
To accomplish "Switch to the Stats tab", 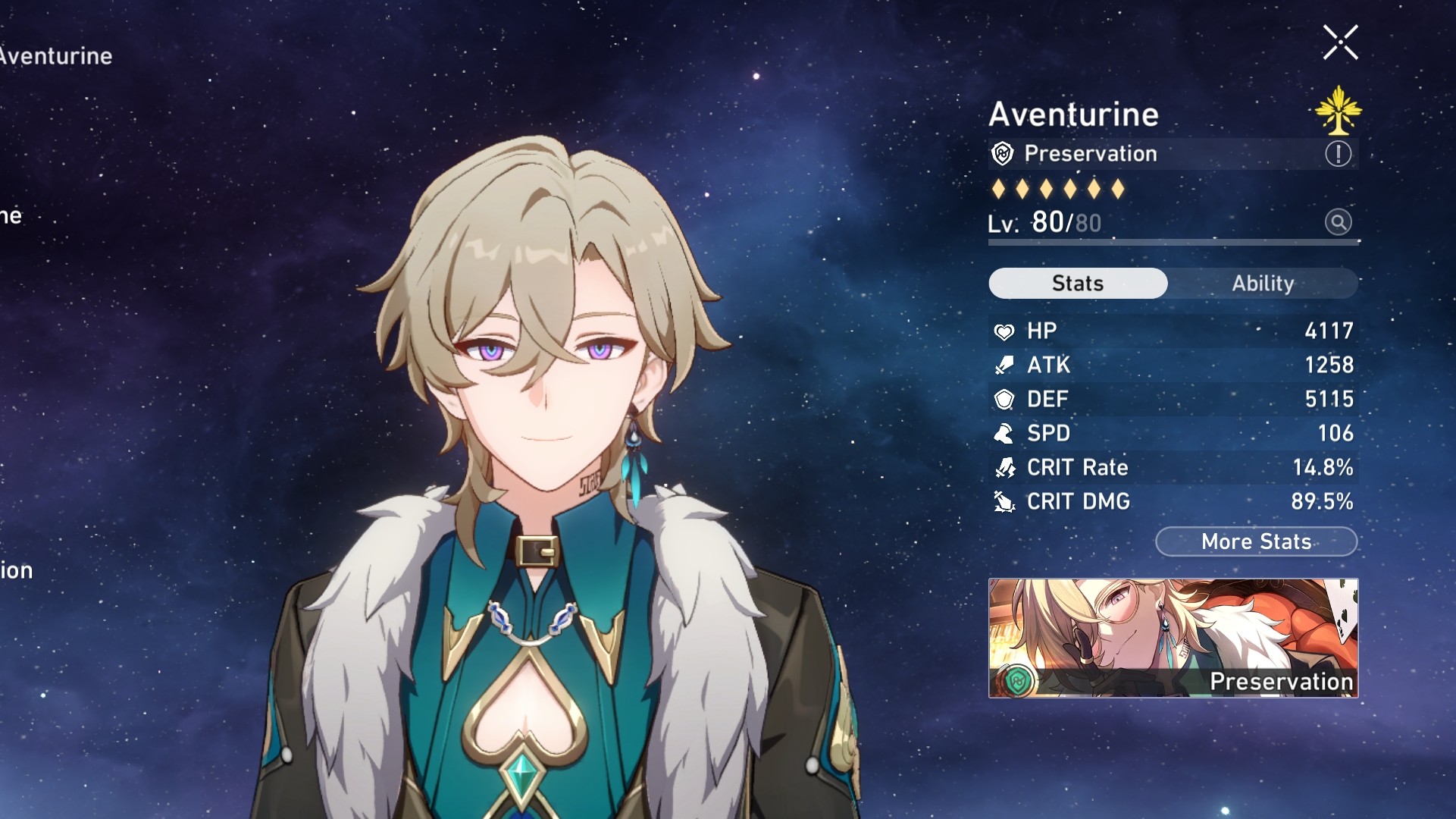I will (x=1077, y=283).
